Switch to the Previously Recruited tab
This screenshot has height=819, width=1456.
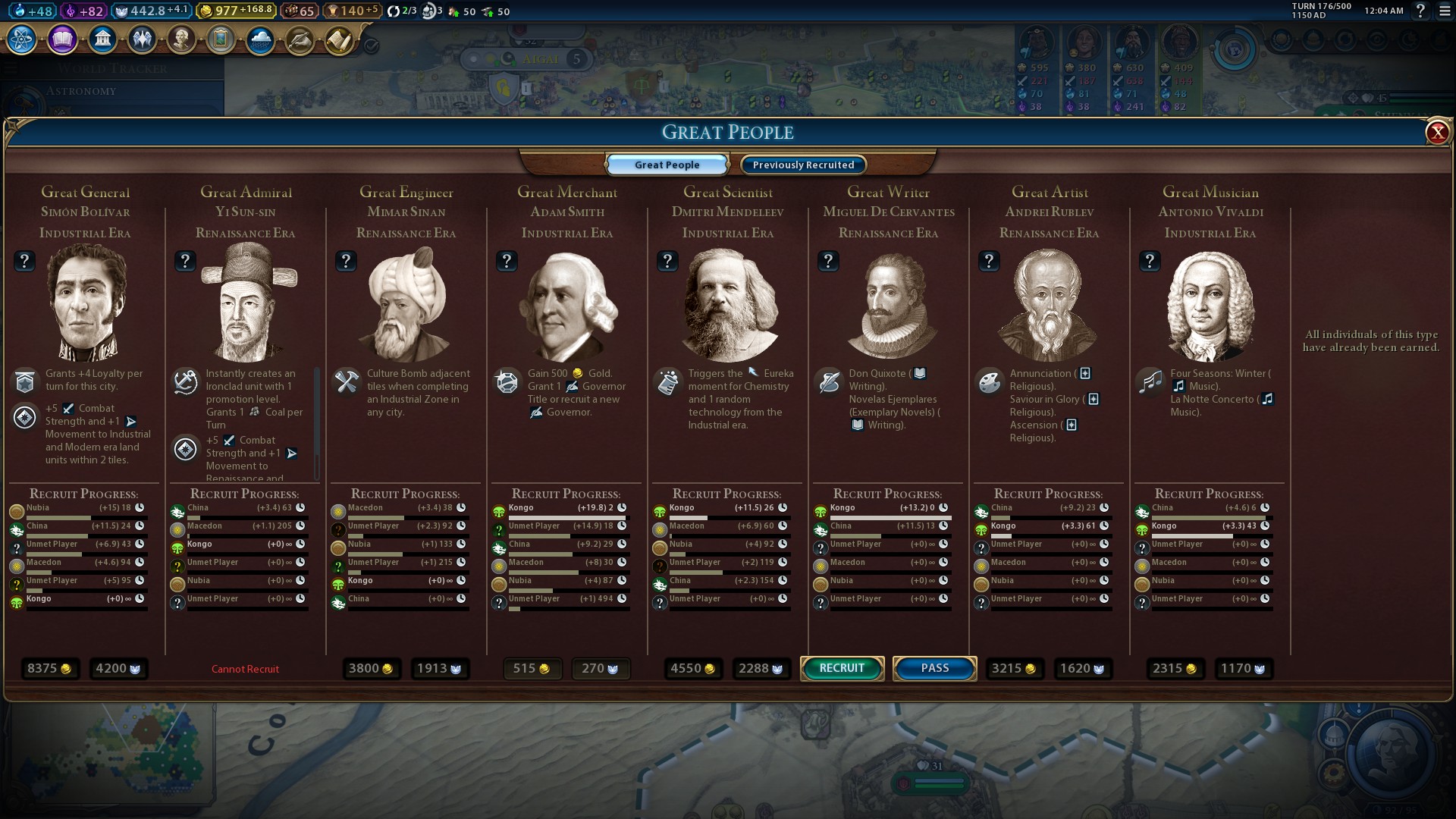[803, 165]
